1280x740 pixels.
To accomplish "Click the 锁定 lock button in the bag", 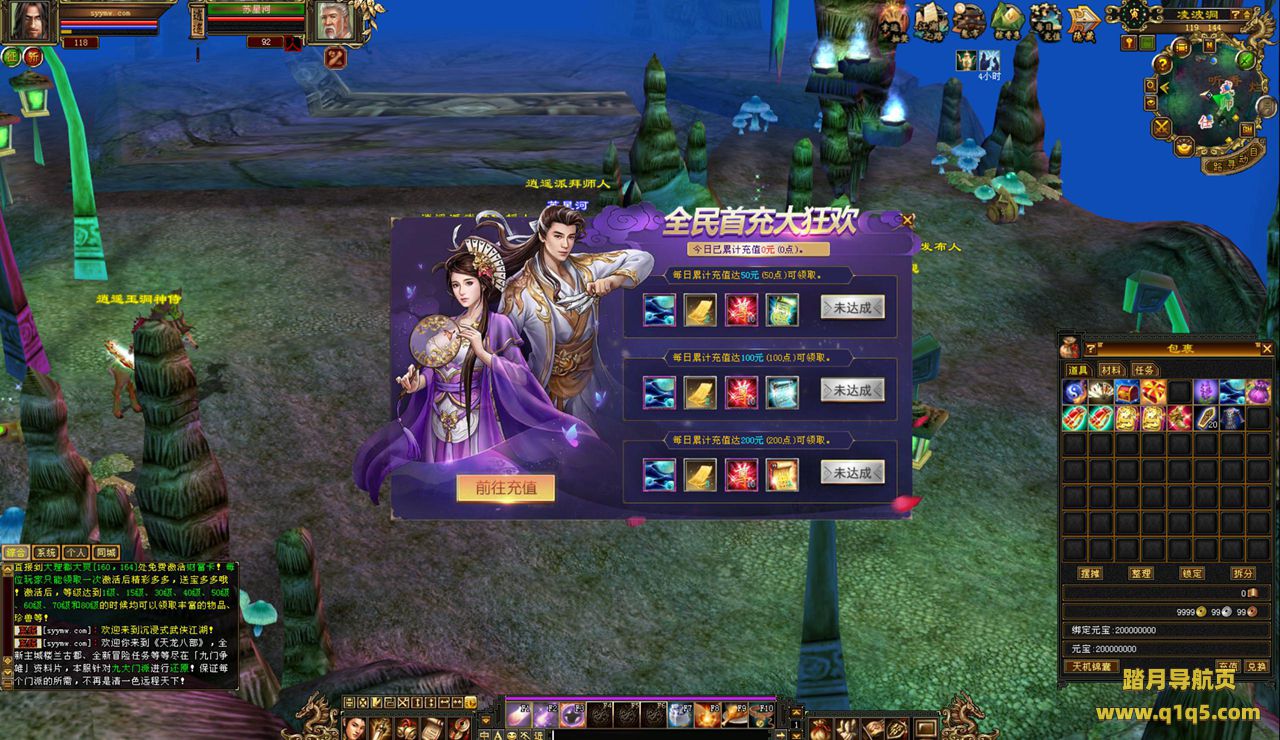I will pos(1192,574).
